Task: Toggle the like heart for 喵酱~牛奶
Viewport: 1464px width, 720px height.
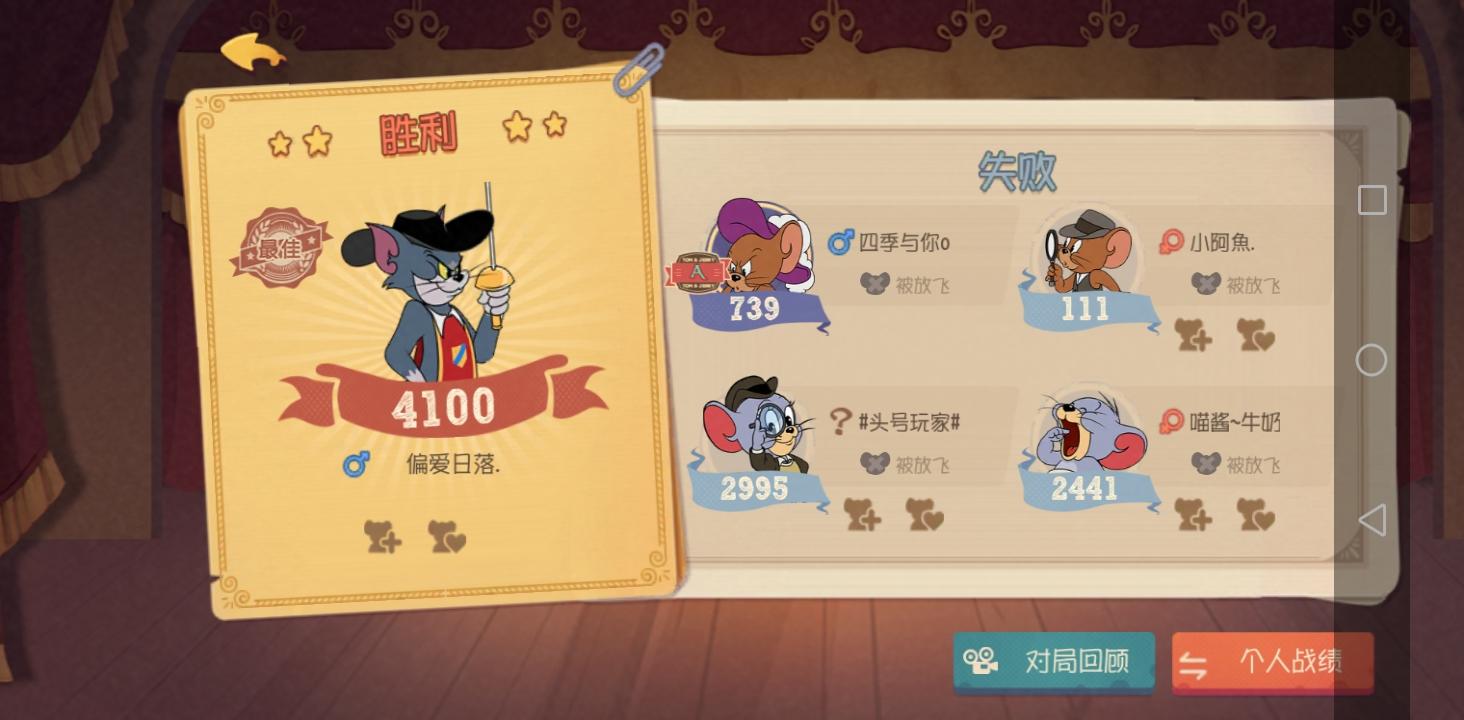Action: coord(1253,517)
